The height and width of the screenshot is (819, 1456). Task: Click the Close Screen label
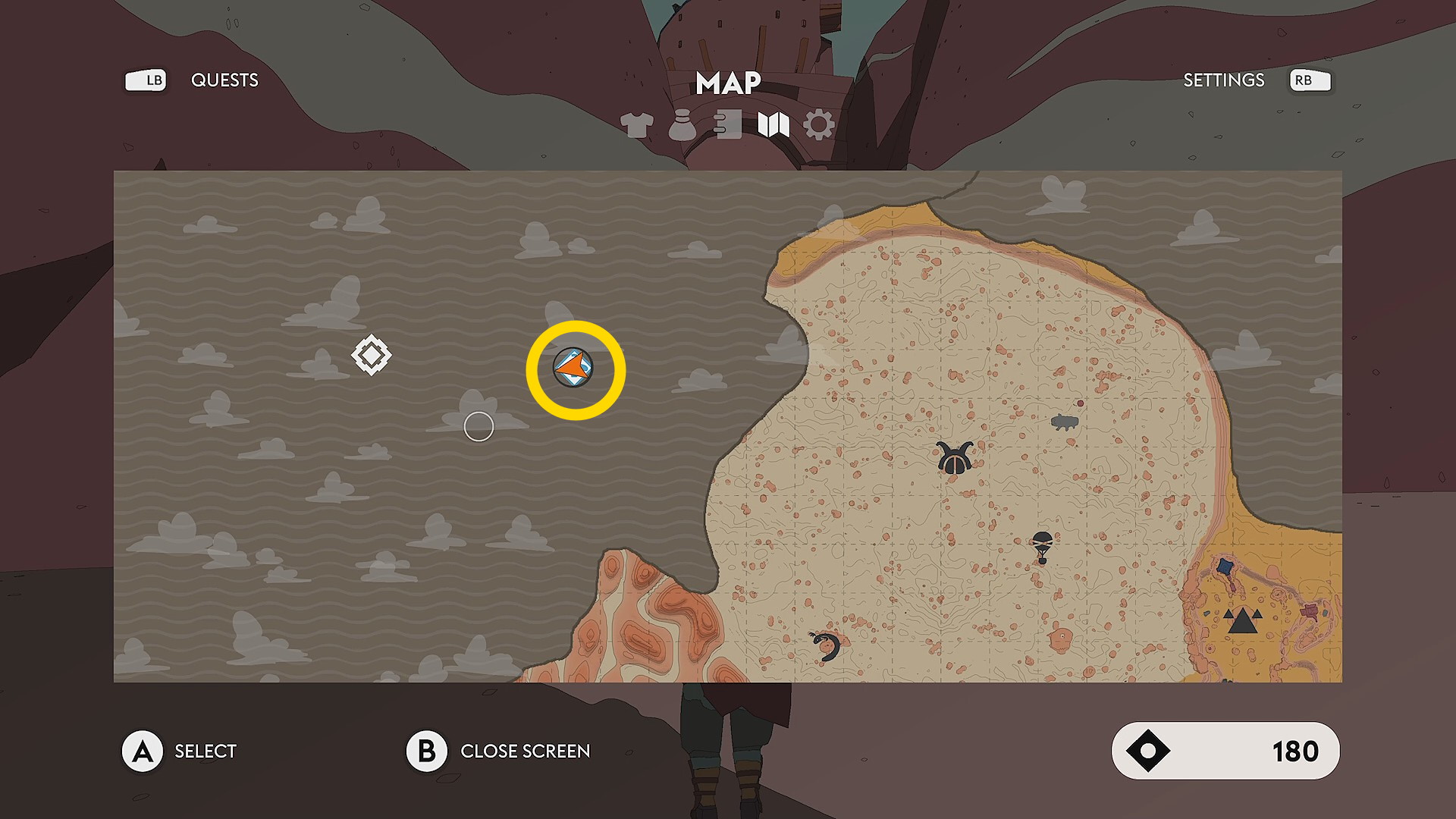tap(525, 751)
